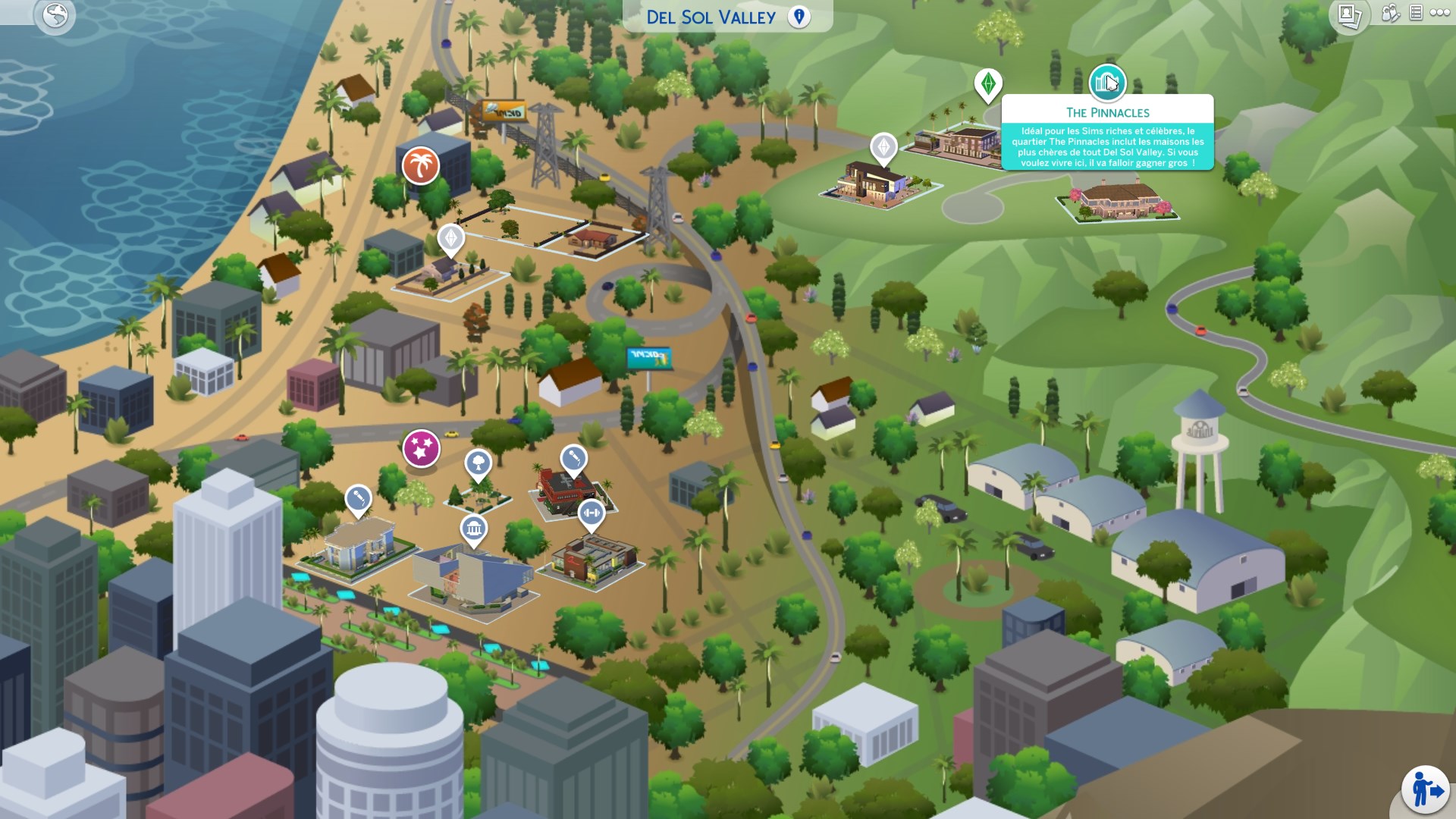Open the manage households icon

coord(1390,13)
